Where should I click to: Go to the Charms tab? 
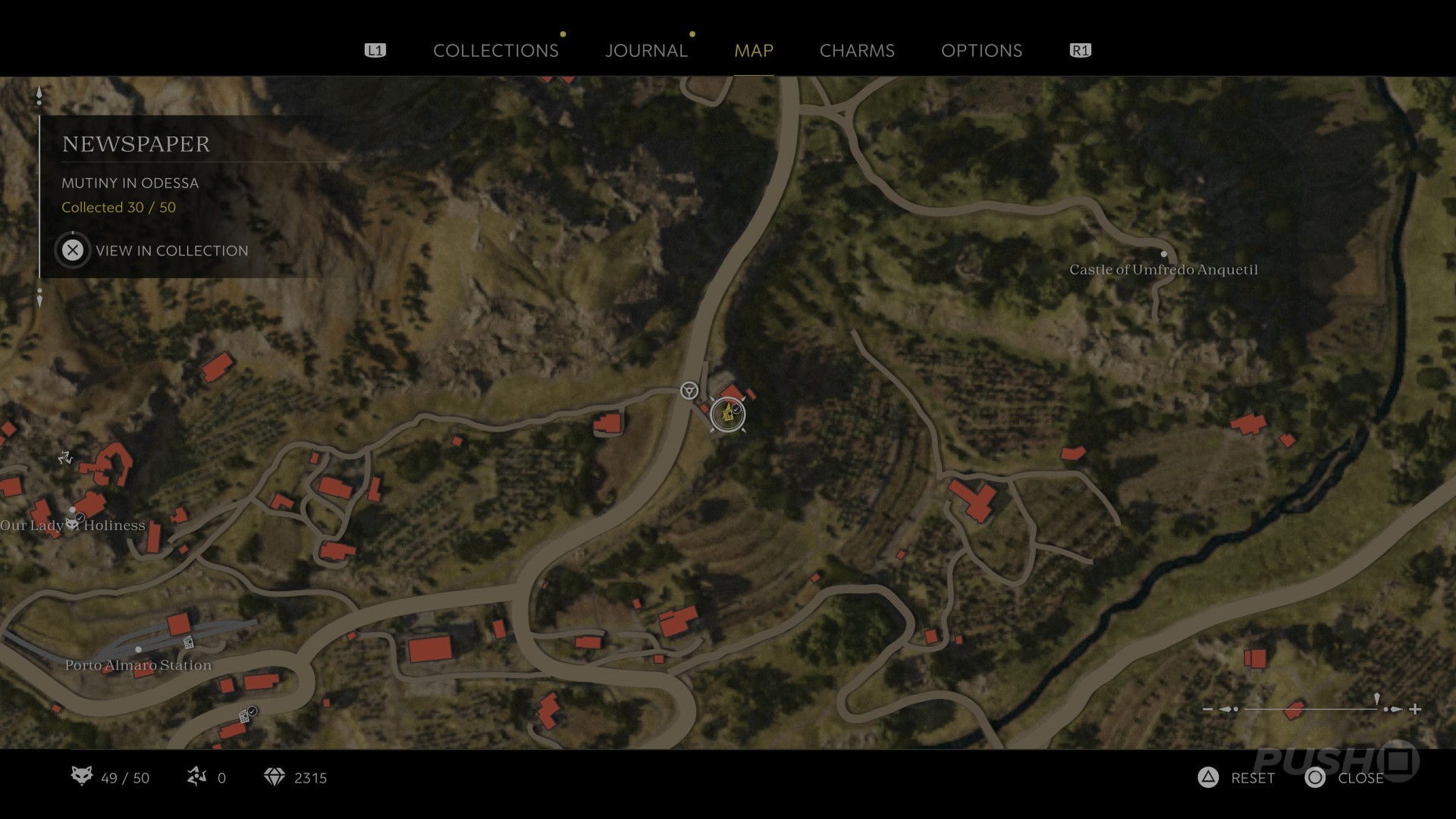[x=857, y=51]
